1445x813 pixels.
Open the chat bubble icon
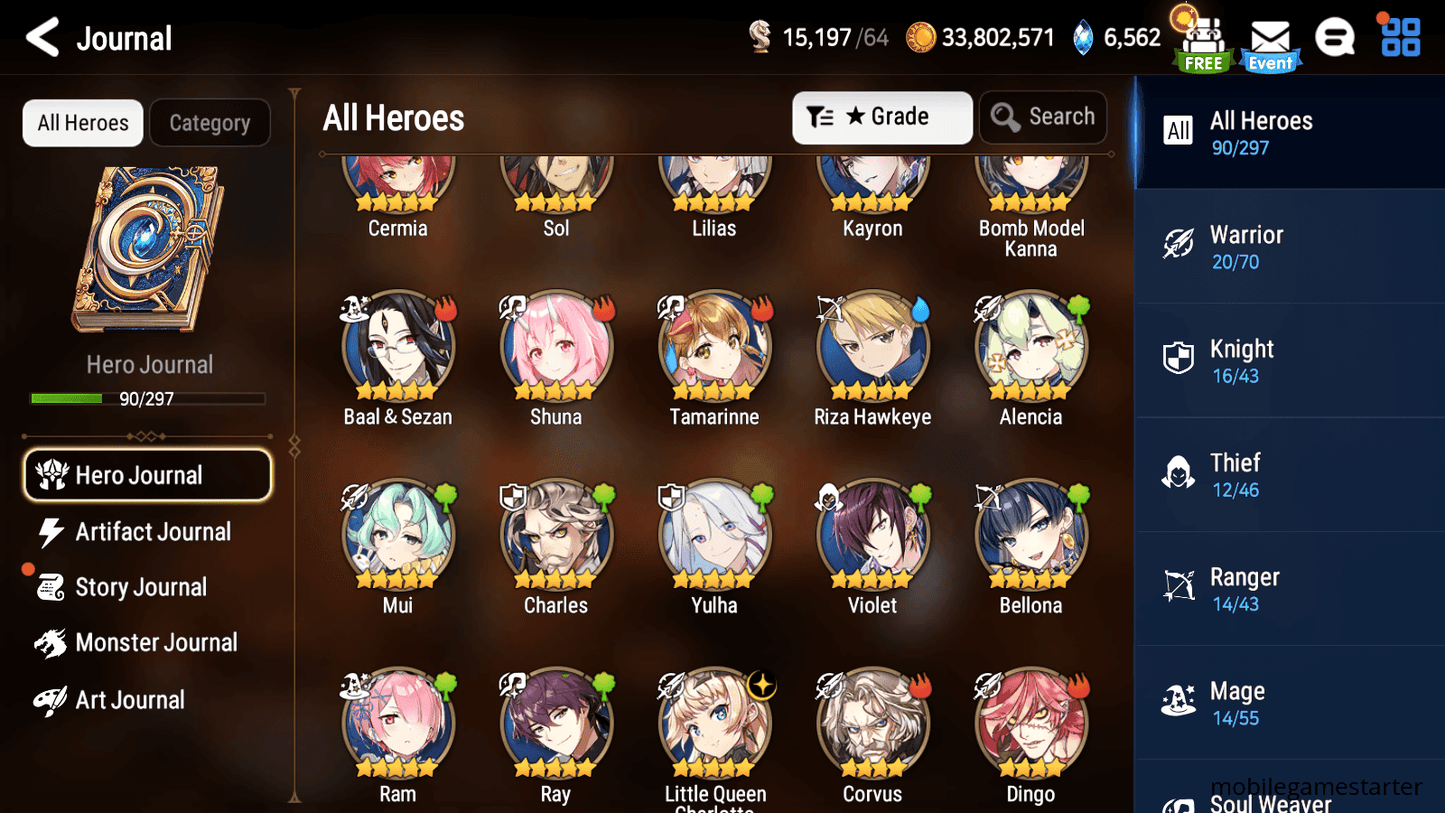tap(1335, 37)
